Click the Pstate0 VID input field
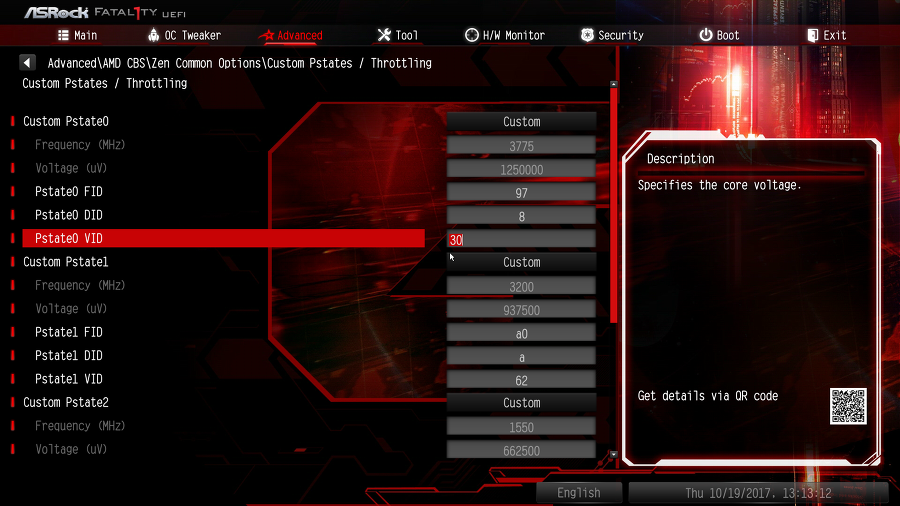This screenshot has height=506, width=900. tap(521, 239)
